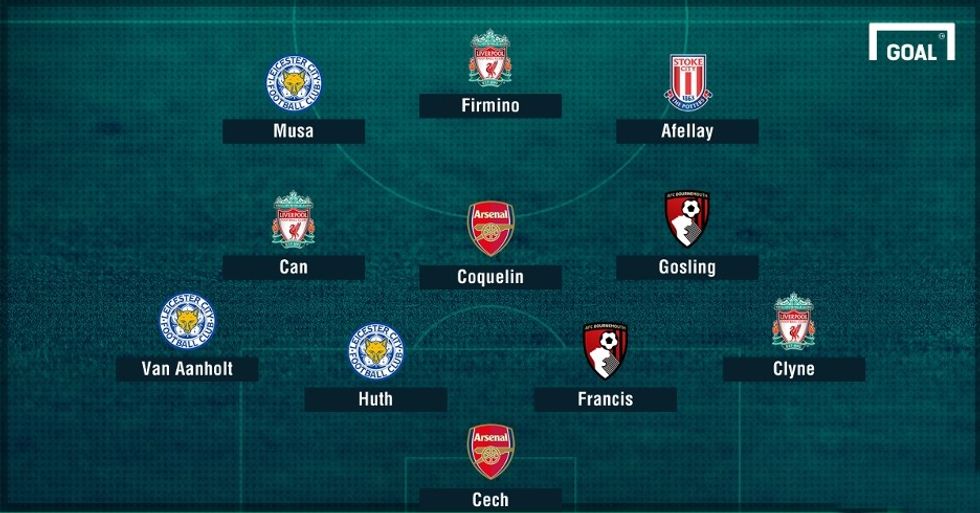Image resolution: width=980 pixels, height=513 pixels.
Task: Choose Clyne's name label
Action: [793, 369]
